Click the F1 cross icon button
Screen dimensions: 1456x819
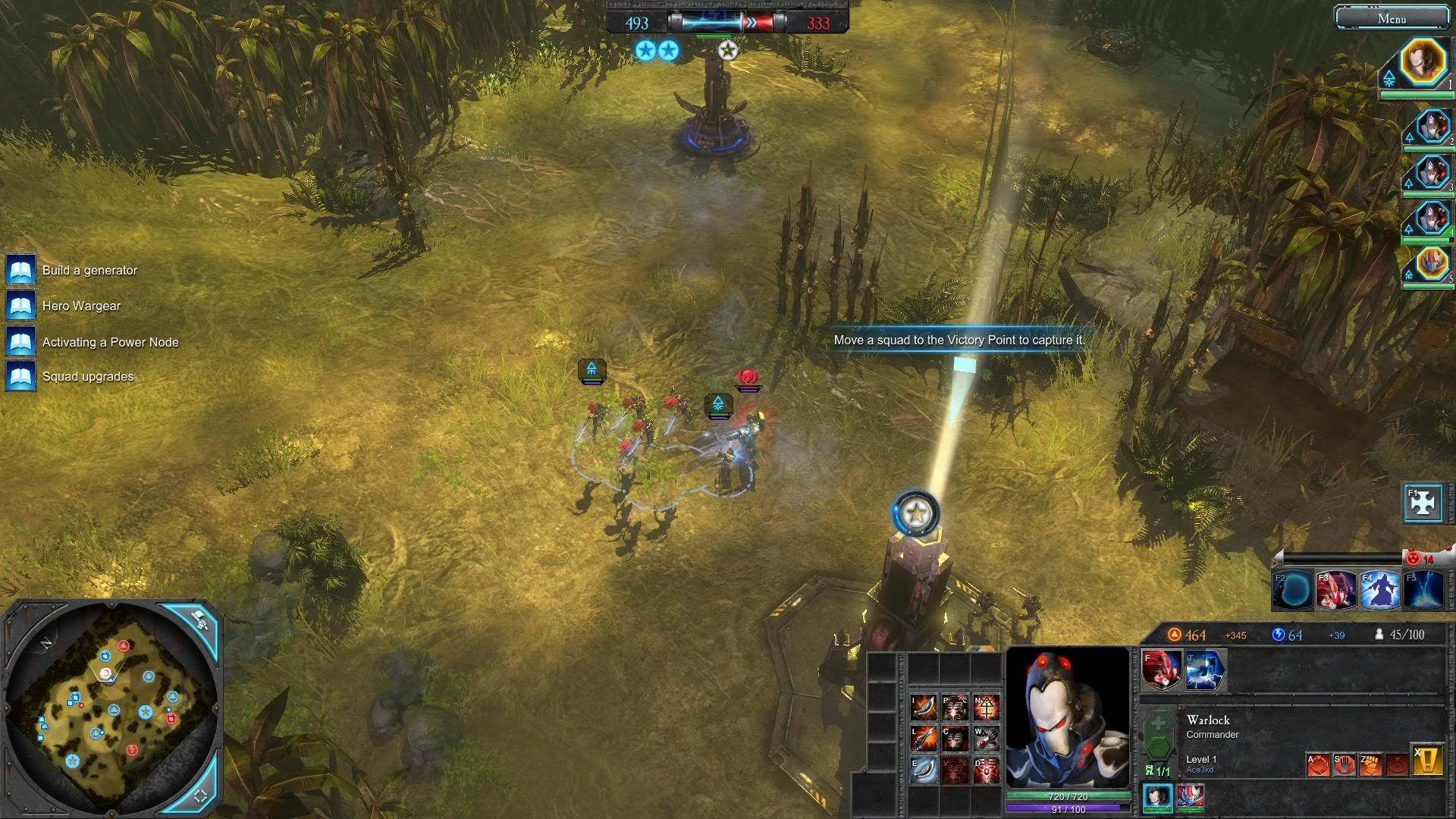point(1423,502)
